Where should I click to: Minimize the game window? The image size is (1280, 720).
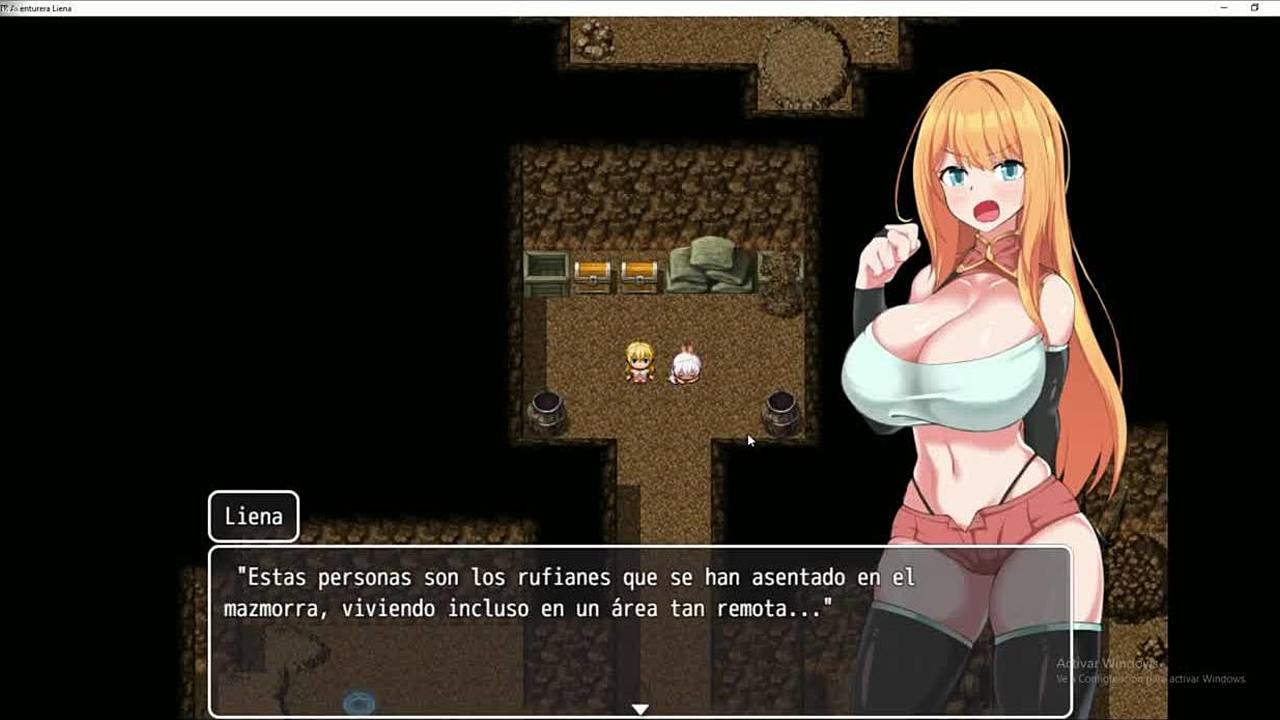pos(1225,8)
